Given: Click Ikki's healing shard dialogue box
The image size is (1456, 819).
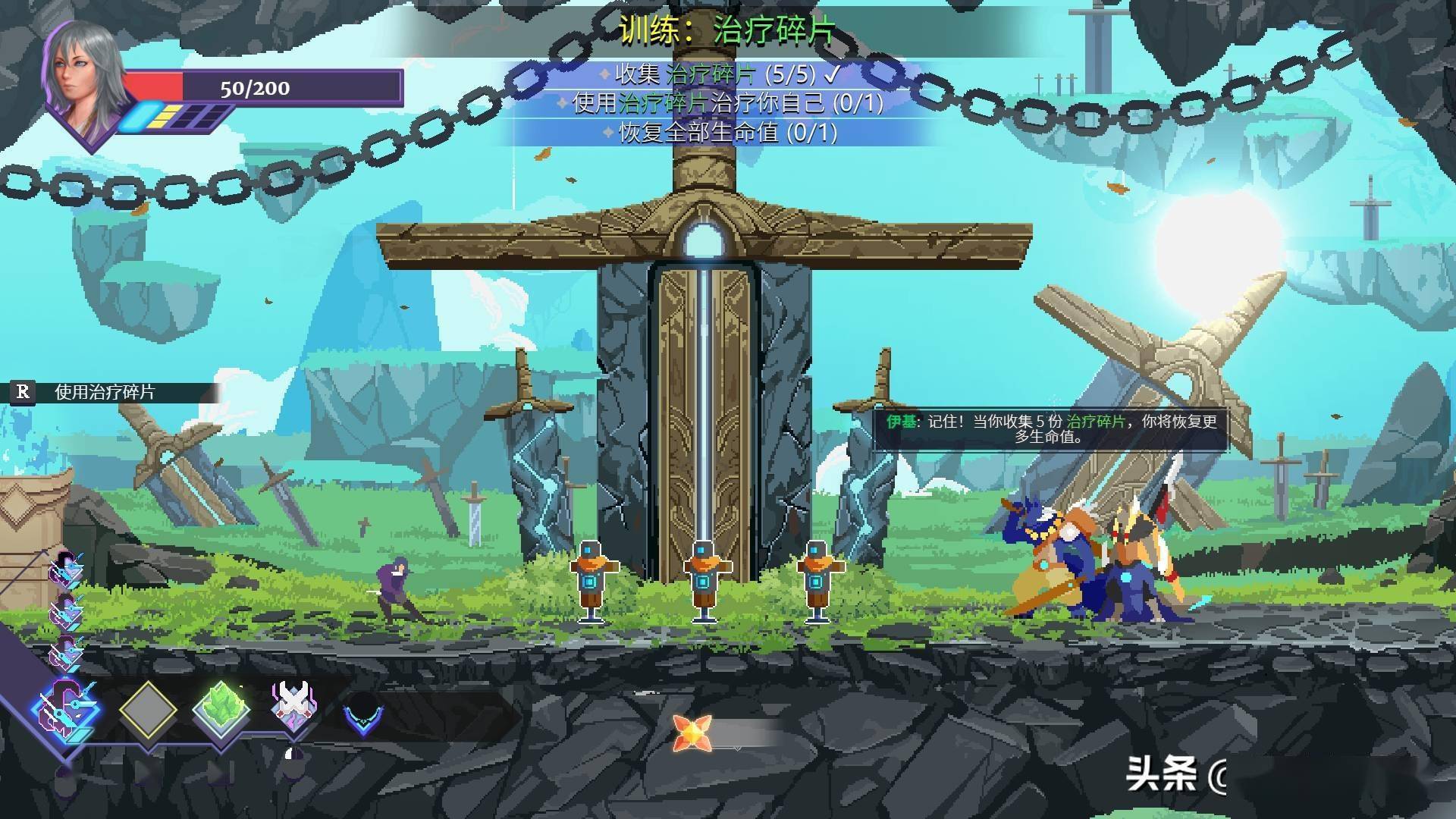Looking at the screenshot, I should [x=1050, y=429].
